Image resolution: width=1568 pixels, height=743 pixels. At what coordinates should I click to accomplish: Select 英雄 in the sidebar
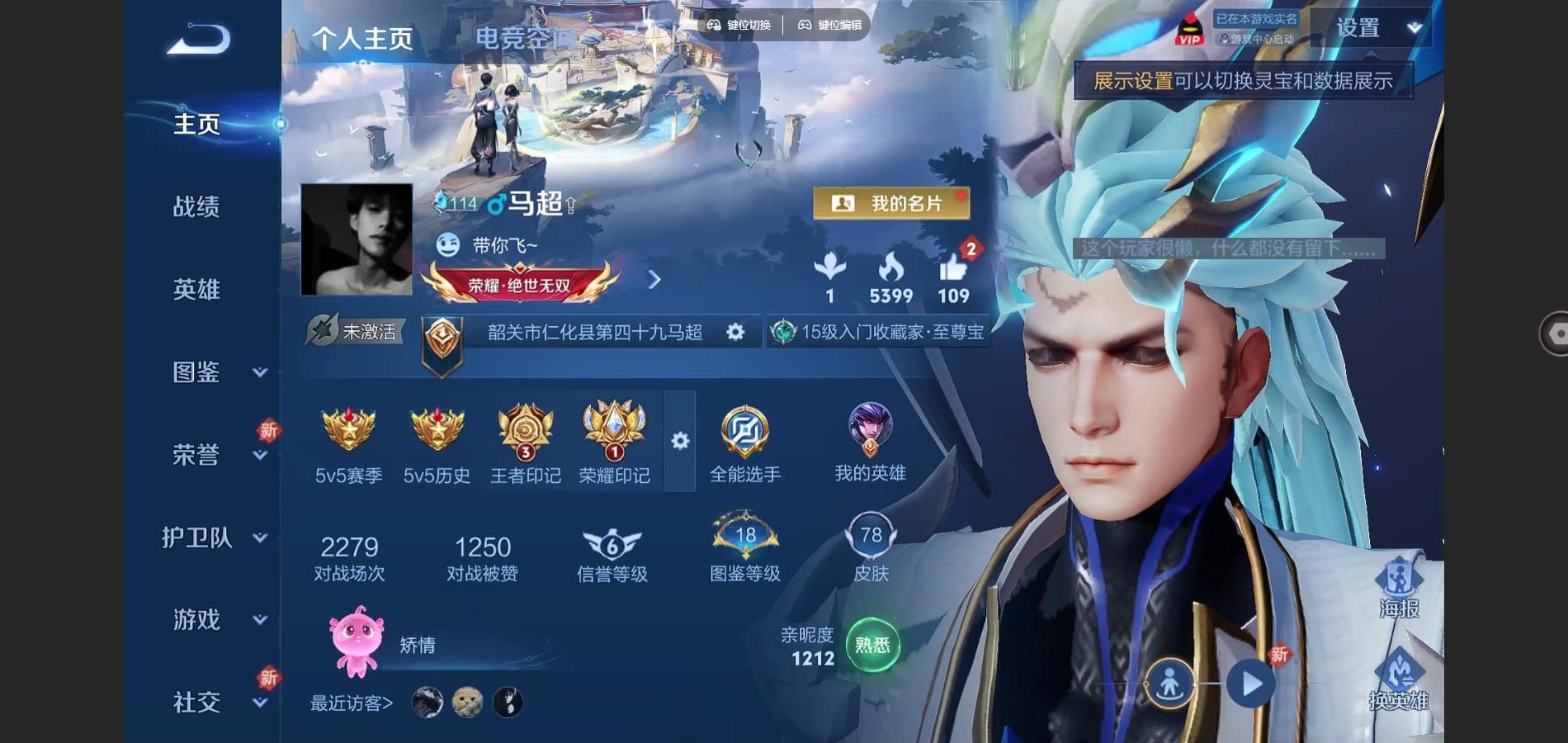[196, 289]
